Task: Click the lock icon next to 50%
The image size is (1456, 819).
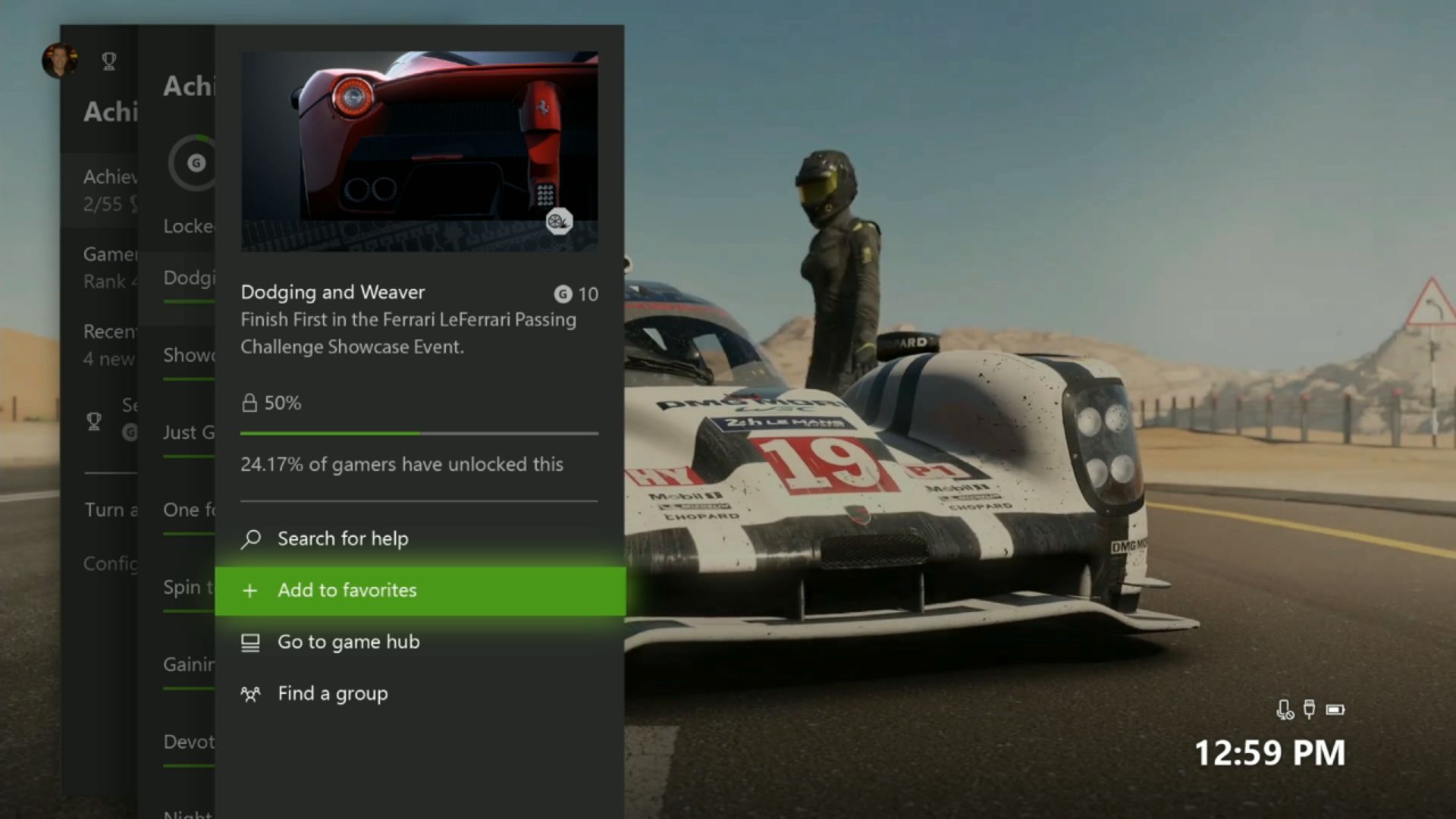Action: [250, 403]
